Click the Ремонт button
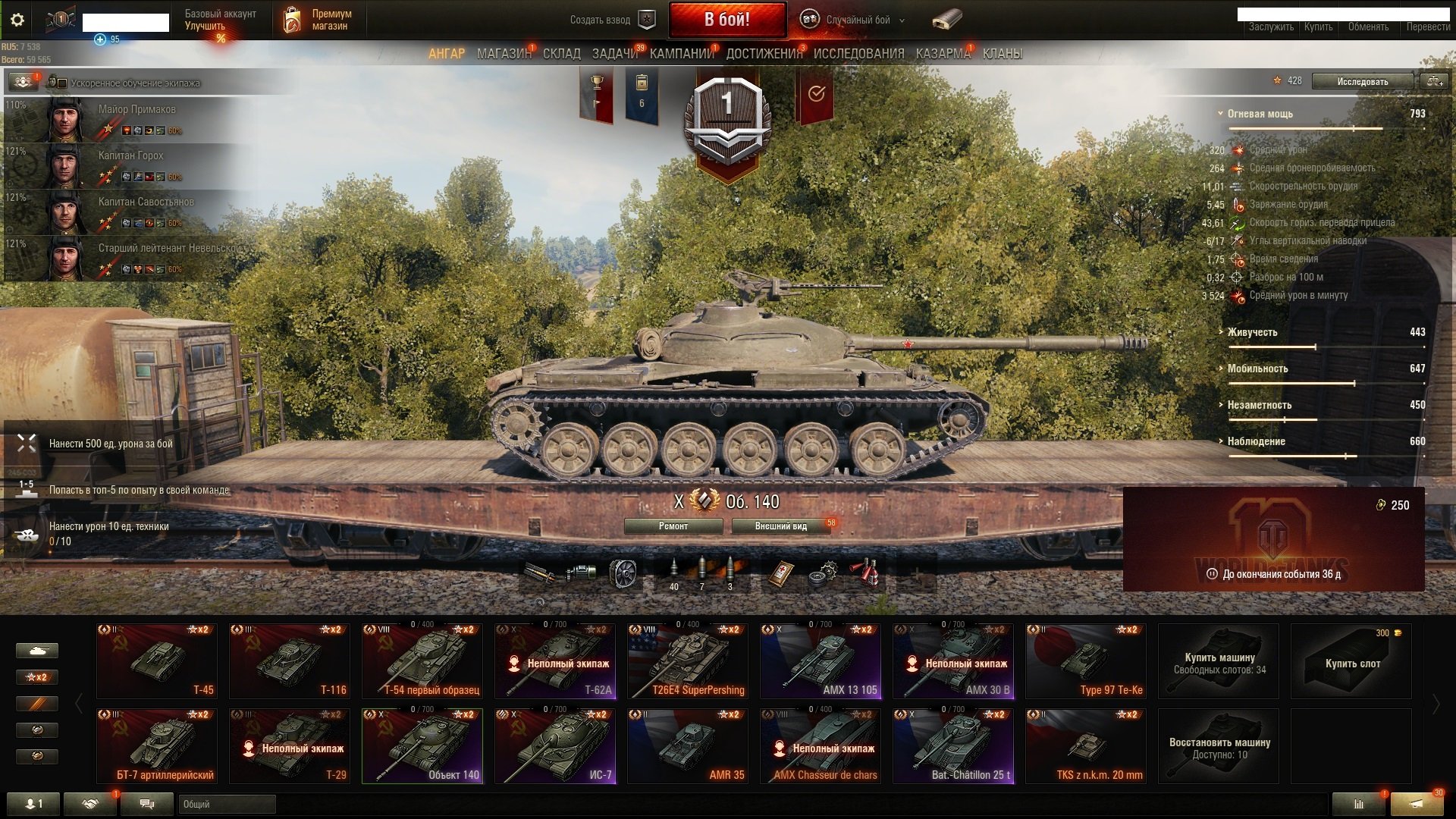The height and width of the screenshot is (819, 1456). tap(673, 526)
